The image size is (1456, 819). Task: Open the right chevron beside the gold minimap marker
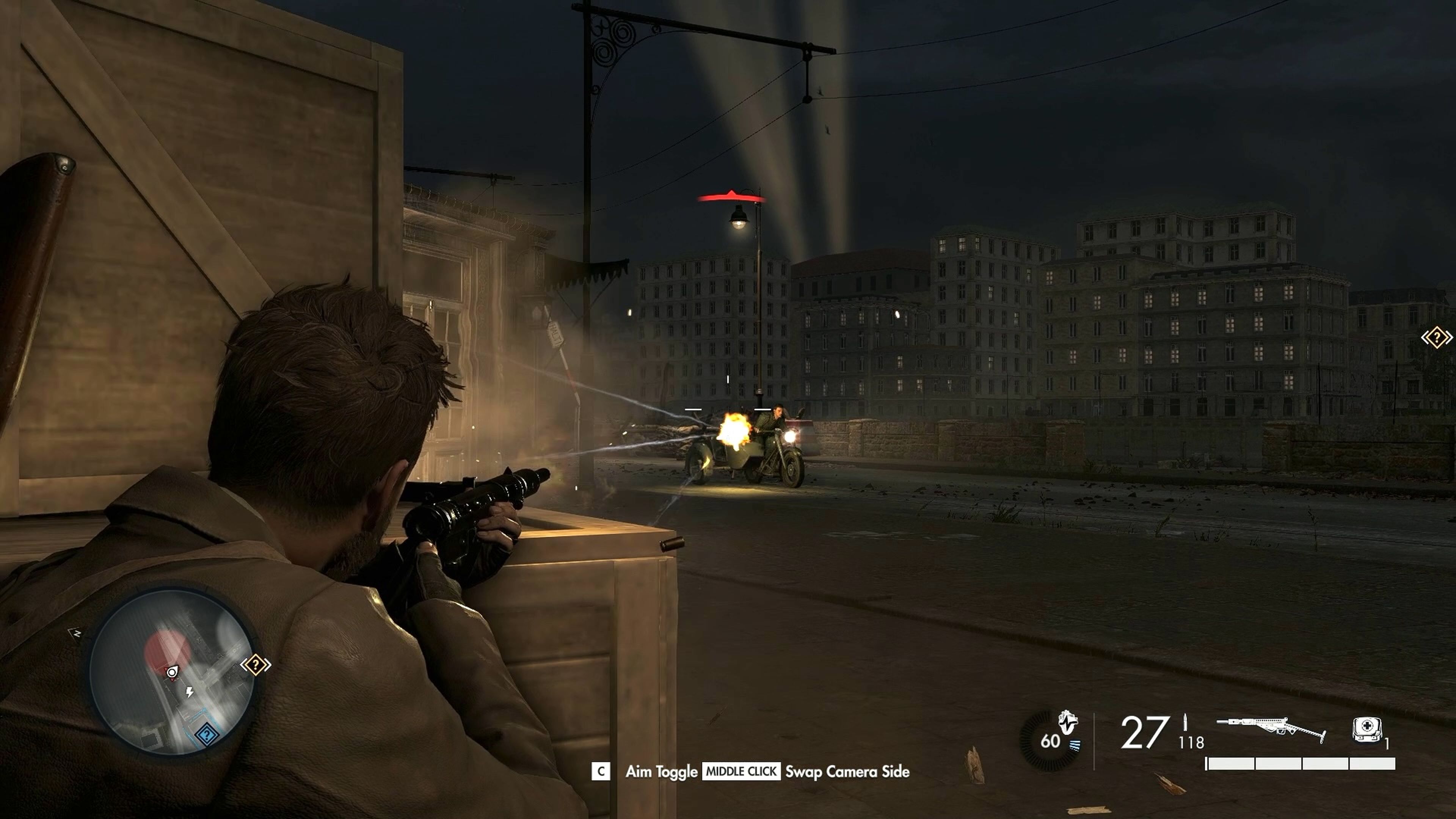pos(269,665)
